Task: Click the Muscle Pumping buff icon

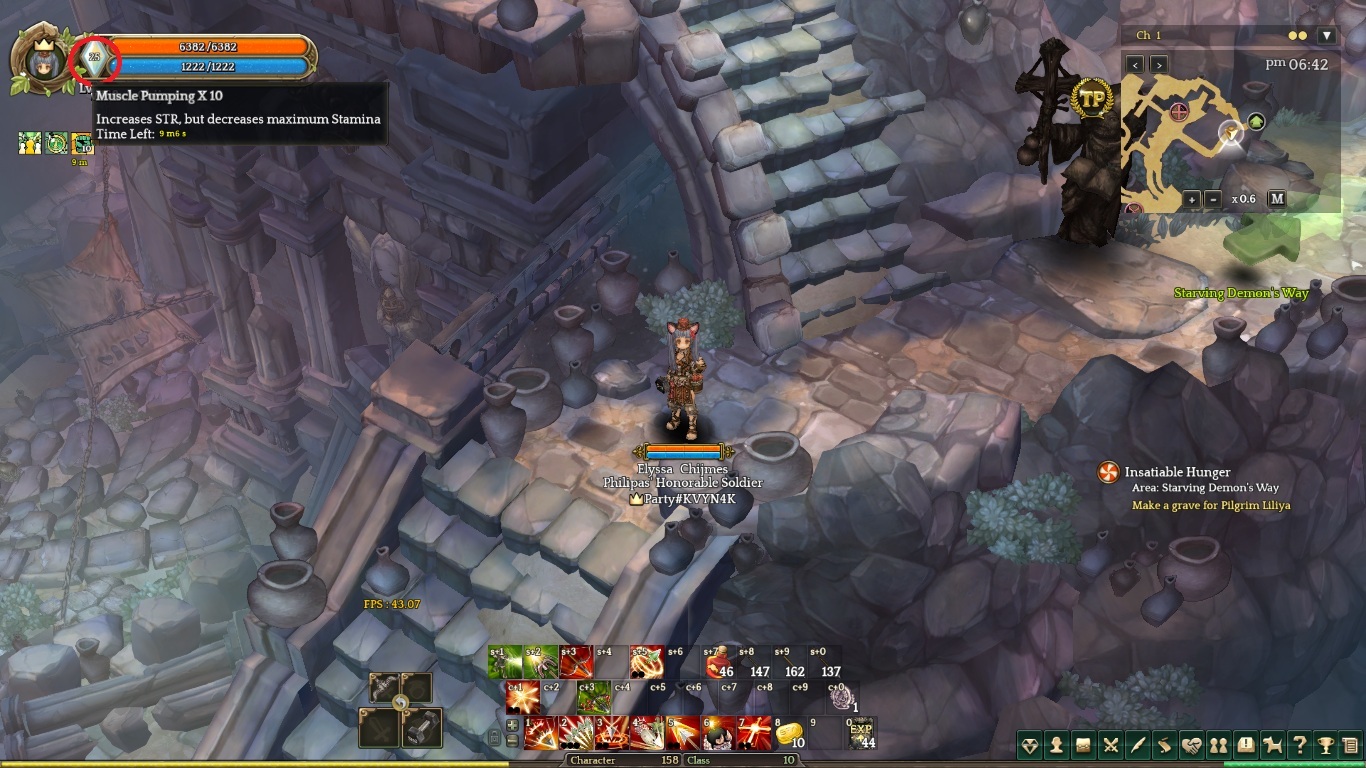Action: point(94,57)
